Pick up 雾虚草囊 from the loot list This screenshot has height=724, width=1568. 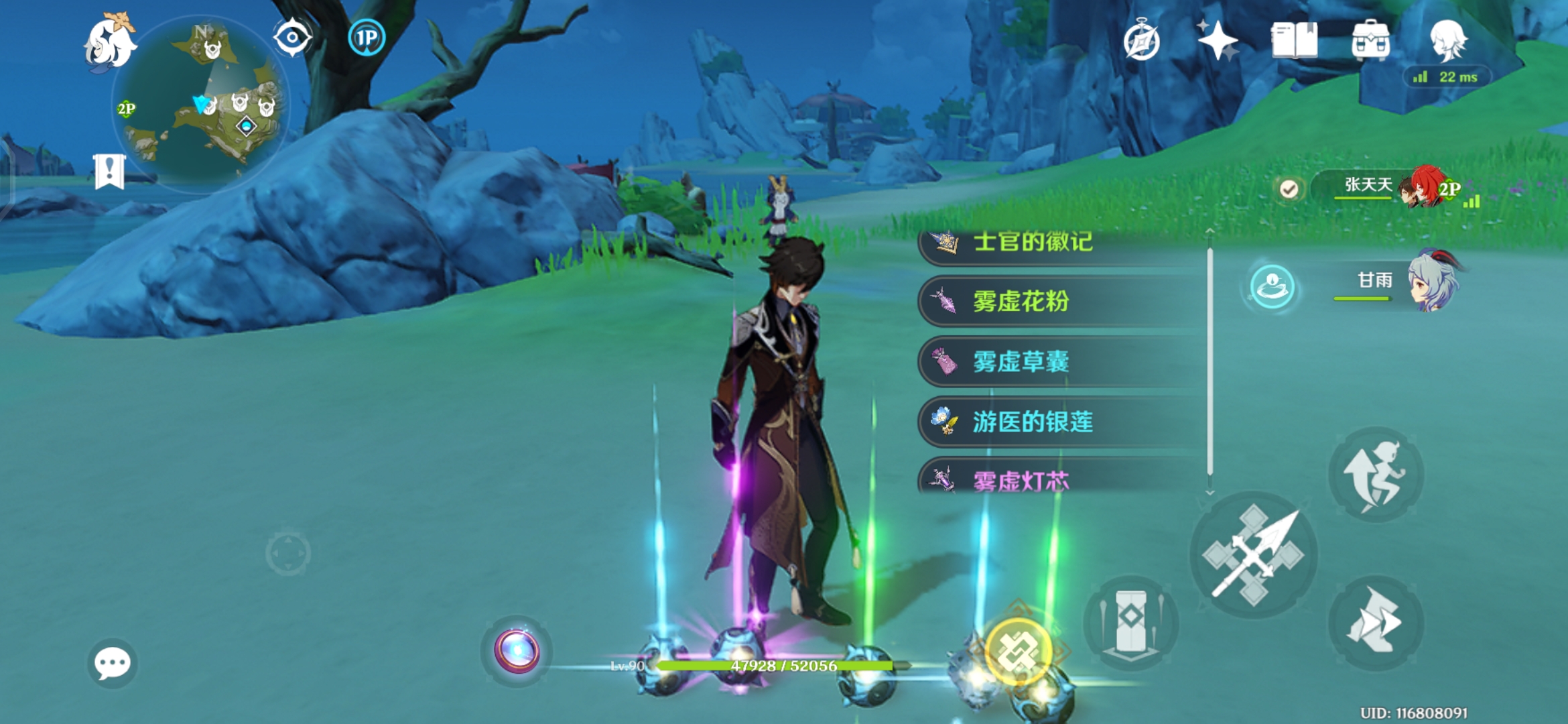[x=1059, y=362]
